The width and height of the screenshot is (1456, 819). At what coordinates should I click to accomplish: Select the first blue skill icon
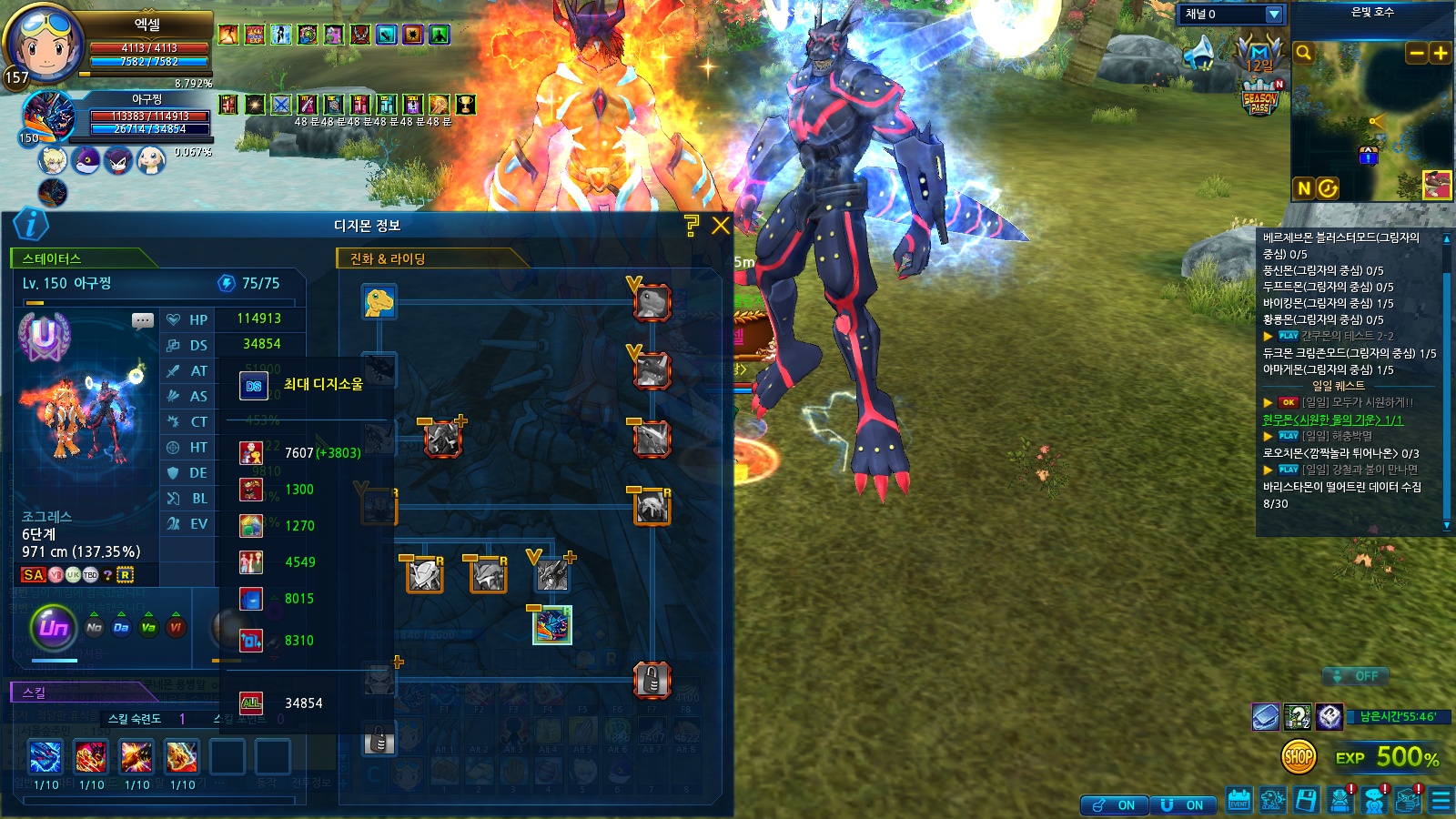coord(45,756)
